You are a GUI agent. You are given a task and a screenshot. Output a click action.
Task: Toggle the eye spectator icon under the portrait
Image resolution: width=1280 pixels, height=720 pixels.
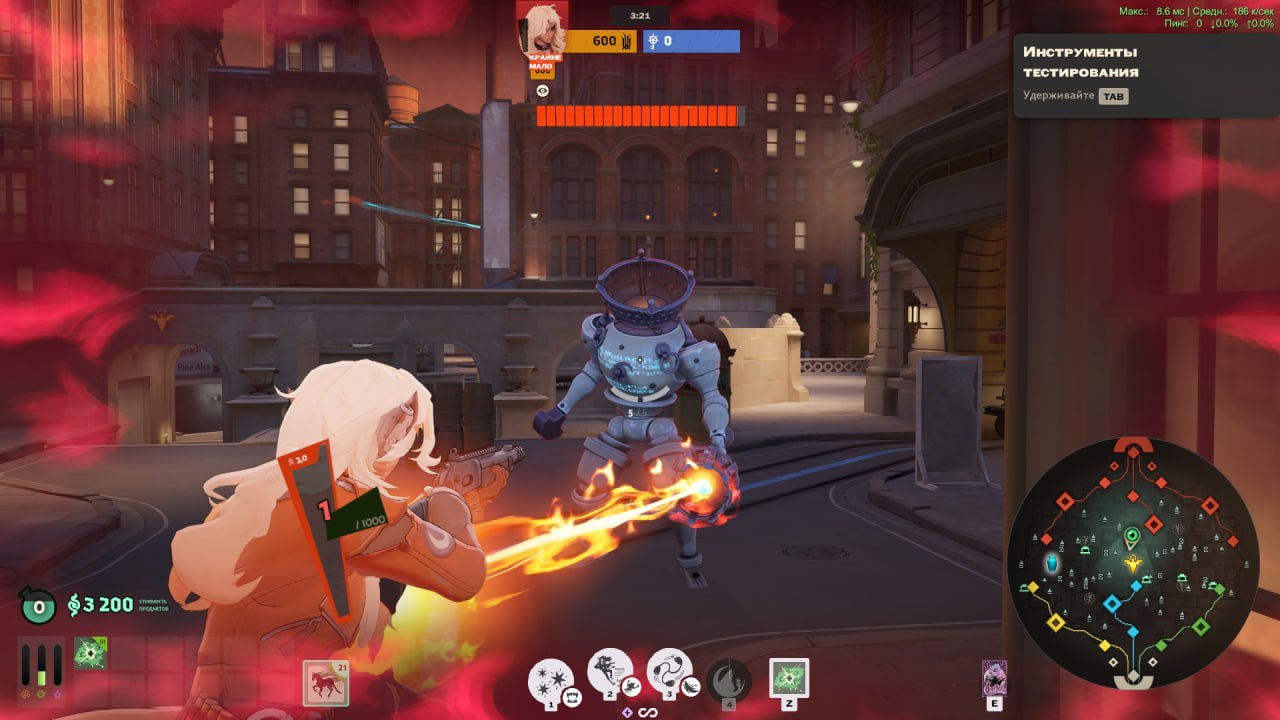tap(543, 91)
